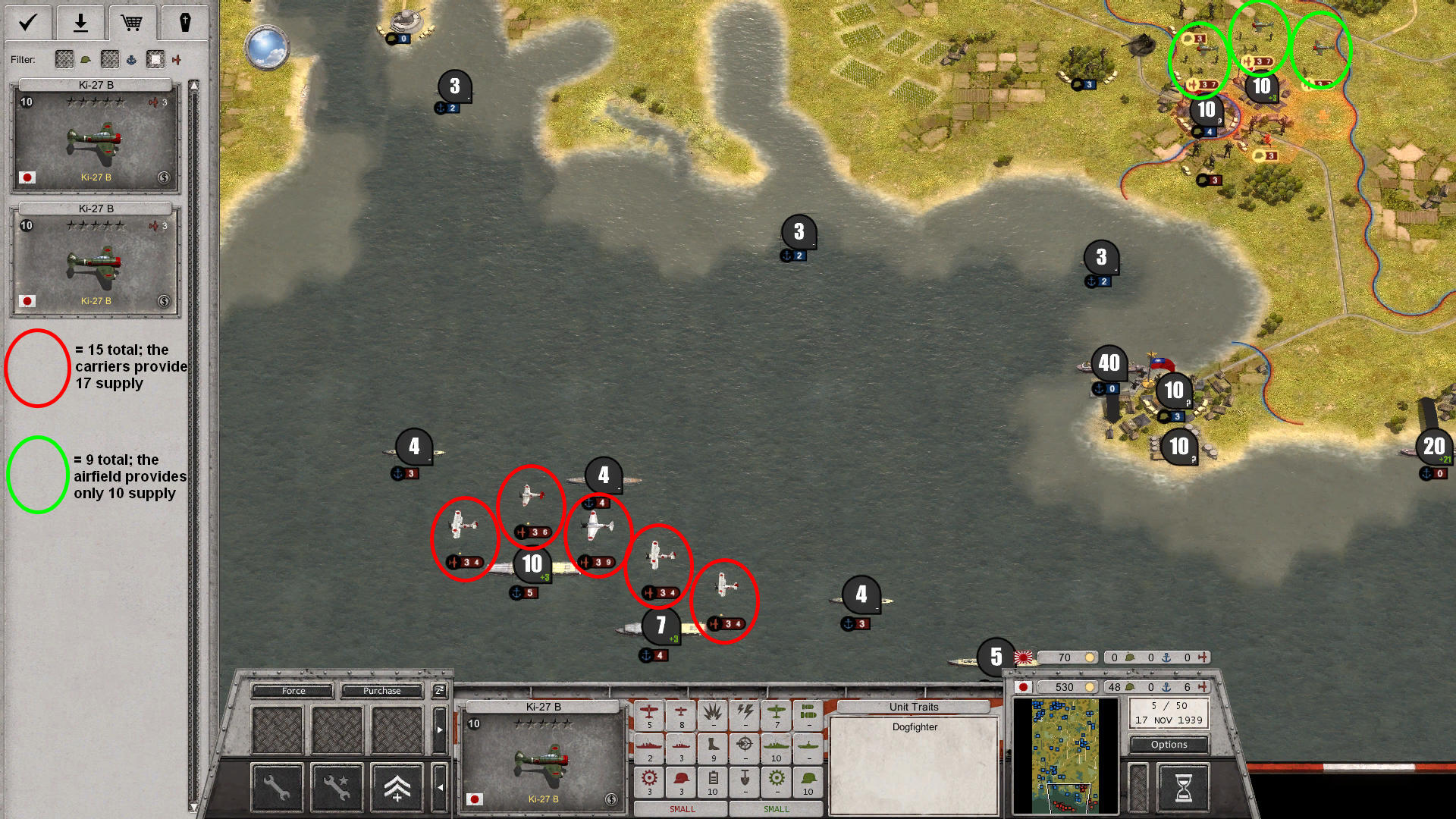Screen dimensions: 1456x819
Task: Click the coffin disband icon
Action: click(x=184, y=22)
